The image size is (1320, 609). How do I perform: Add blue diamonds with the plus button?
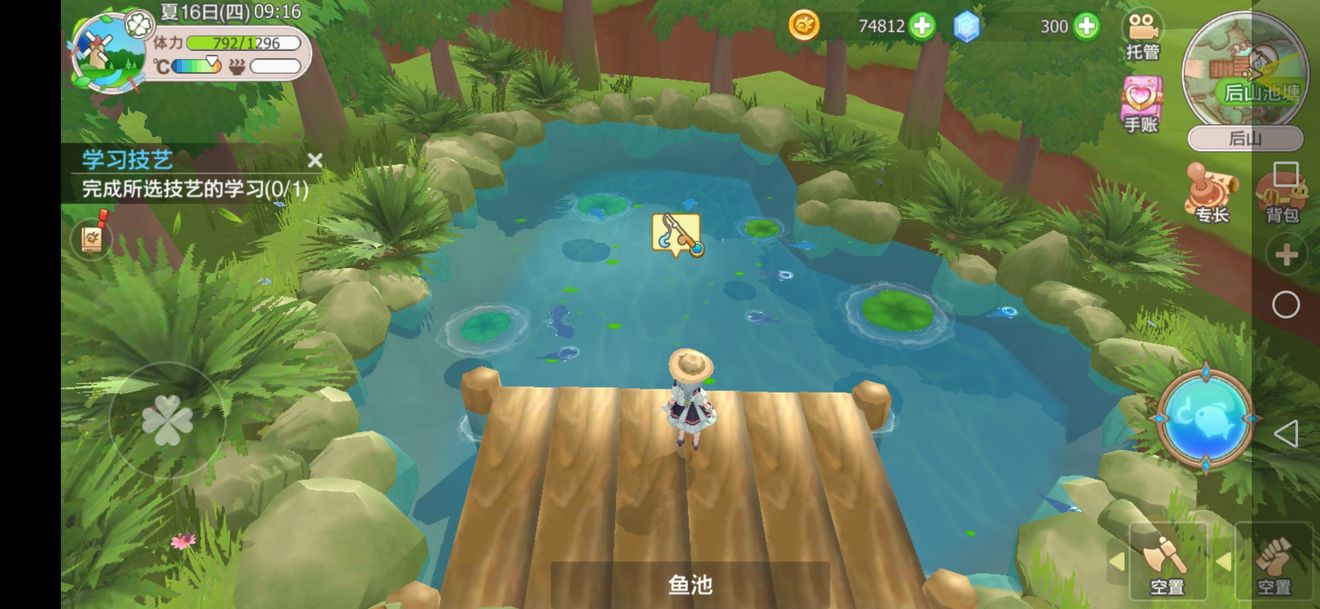[x=1087, y=26]
